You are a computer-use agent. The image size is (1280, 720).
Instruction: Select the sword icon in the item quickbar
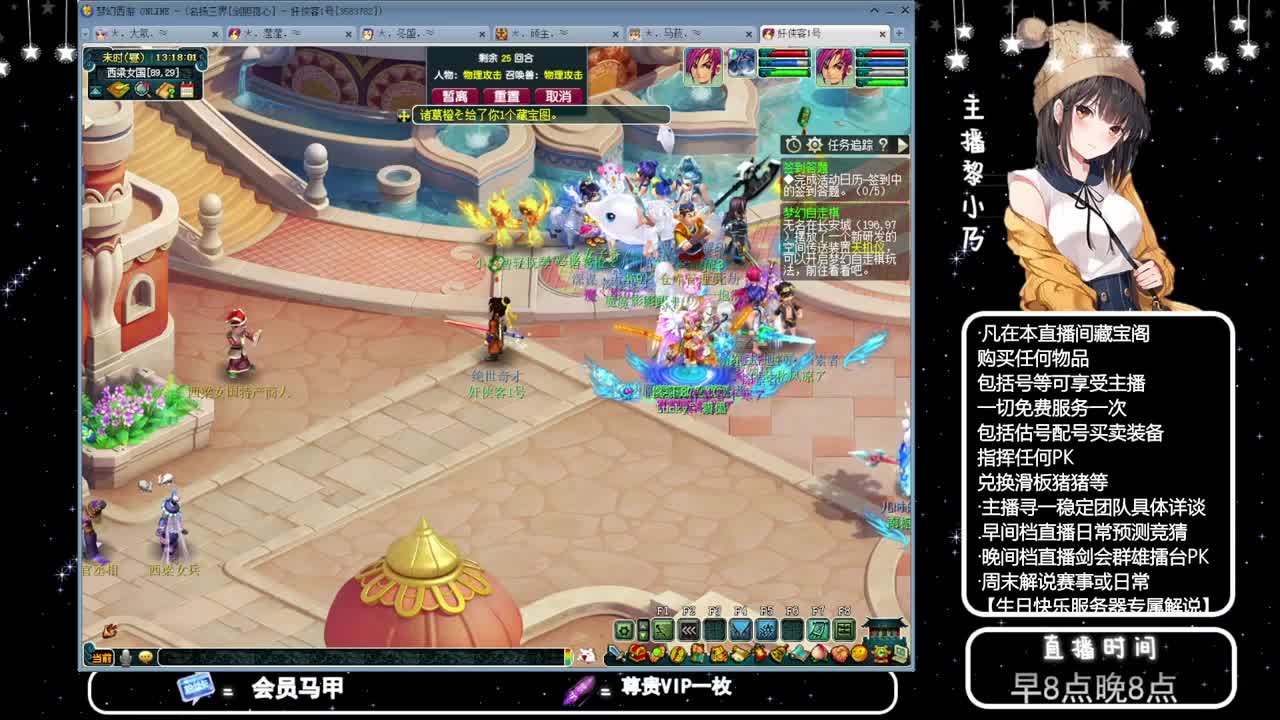[617, 653]
